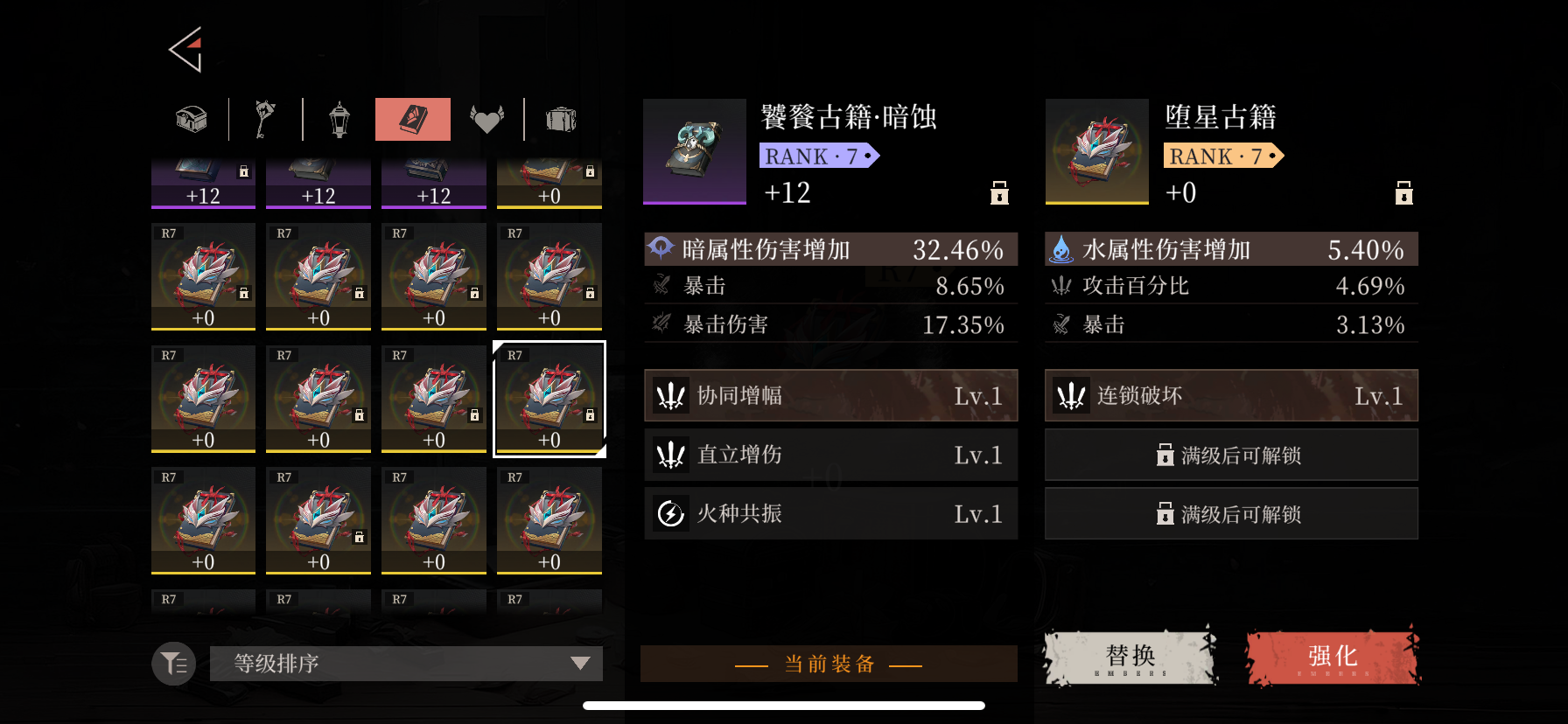Viewport: 1568px width, 724px height.
Task: Toggle the lock on 堕星古籍
Action: [1403, 193]
